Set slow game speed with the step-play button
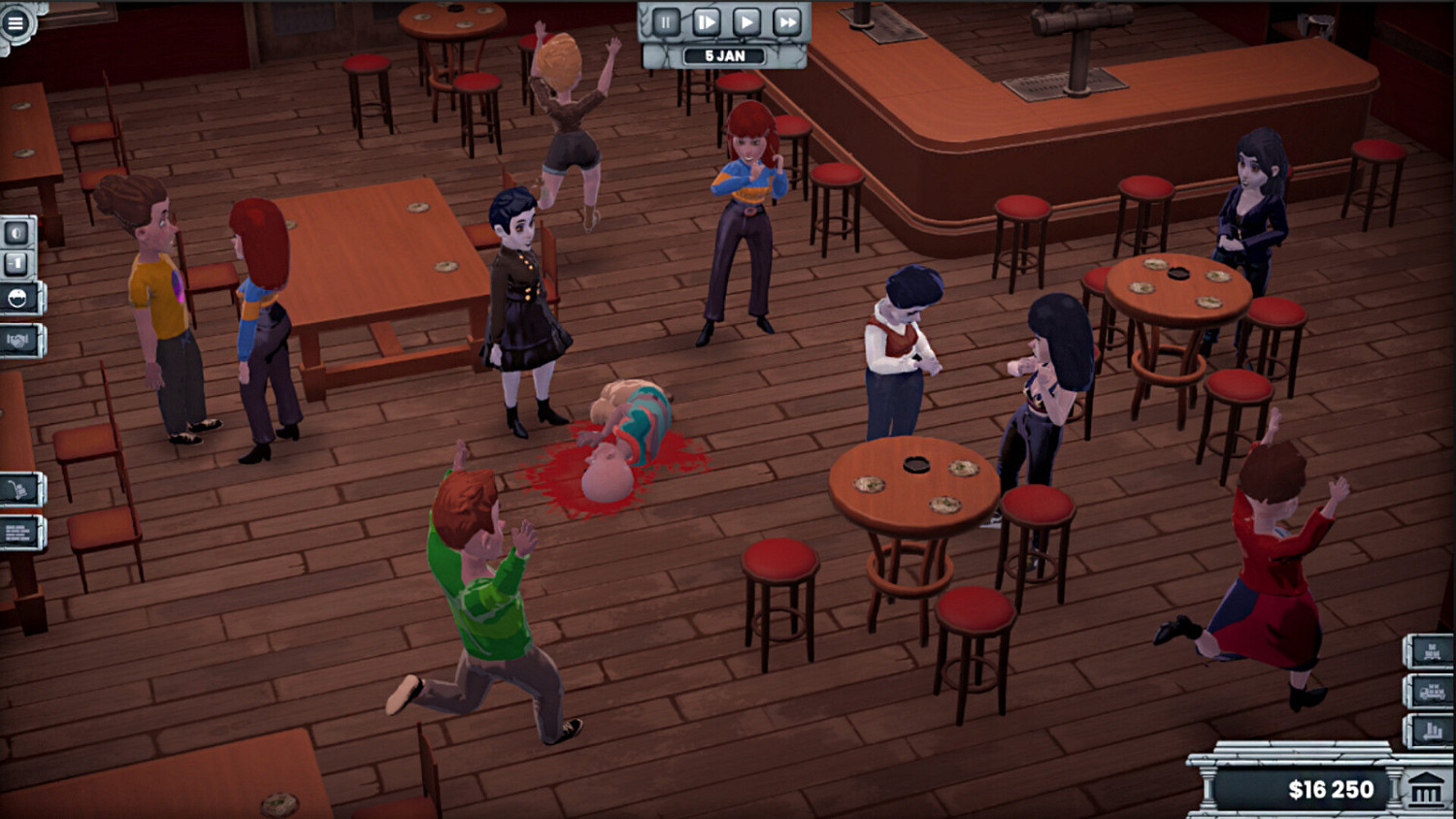This screenshot has height=819, width=1456. pos(707,19)
